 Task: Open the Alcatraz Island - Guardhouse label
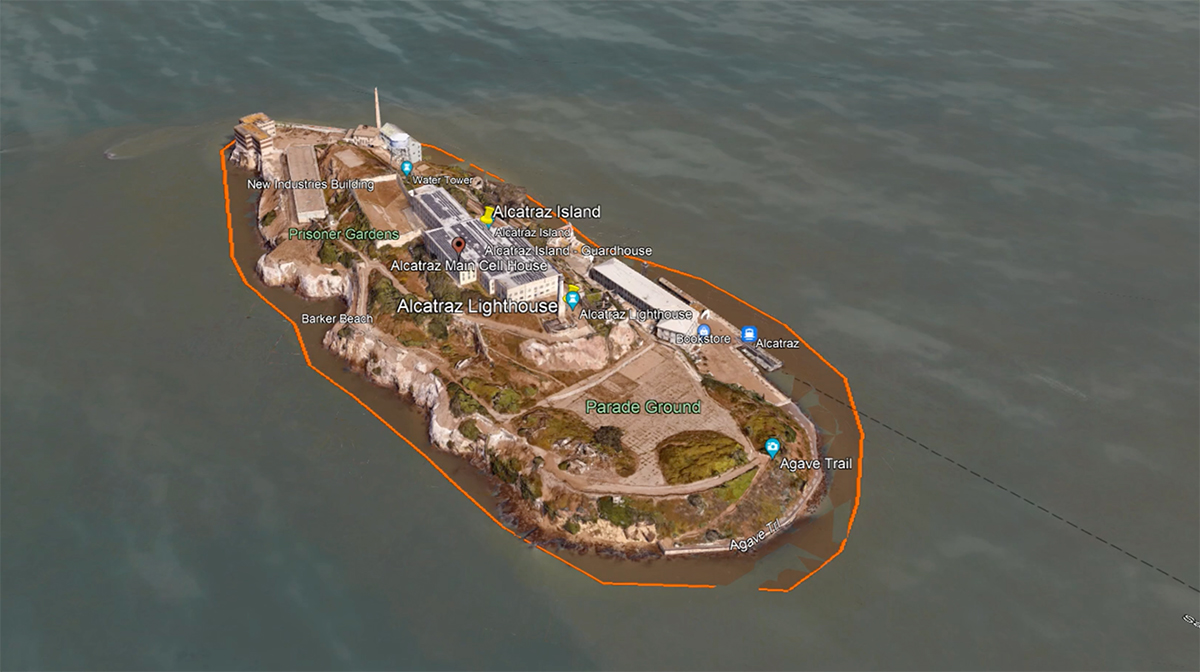pyautogui.click(x=568, y=251)
